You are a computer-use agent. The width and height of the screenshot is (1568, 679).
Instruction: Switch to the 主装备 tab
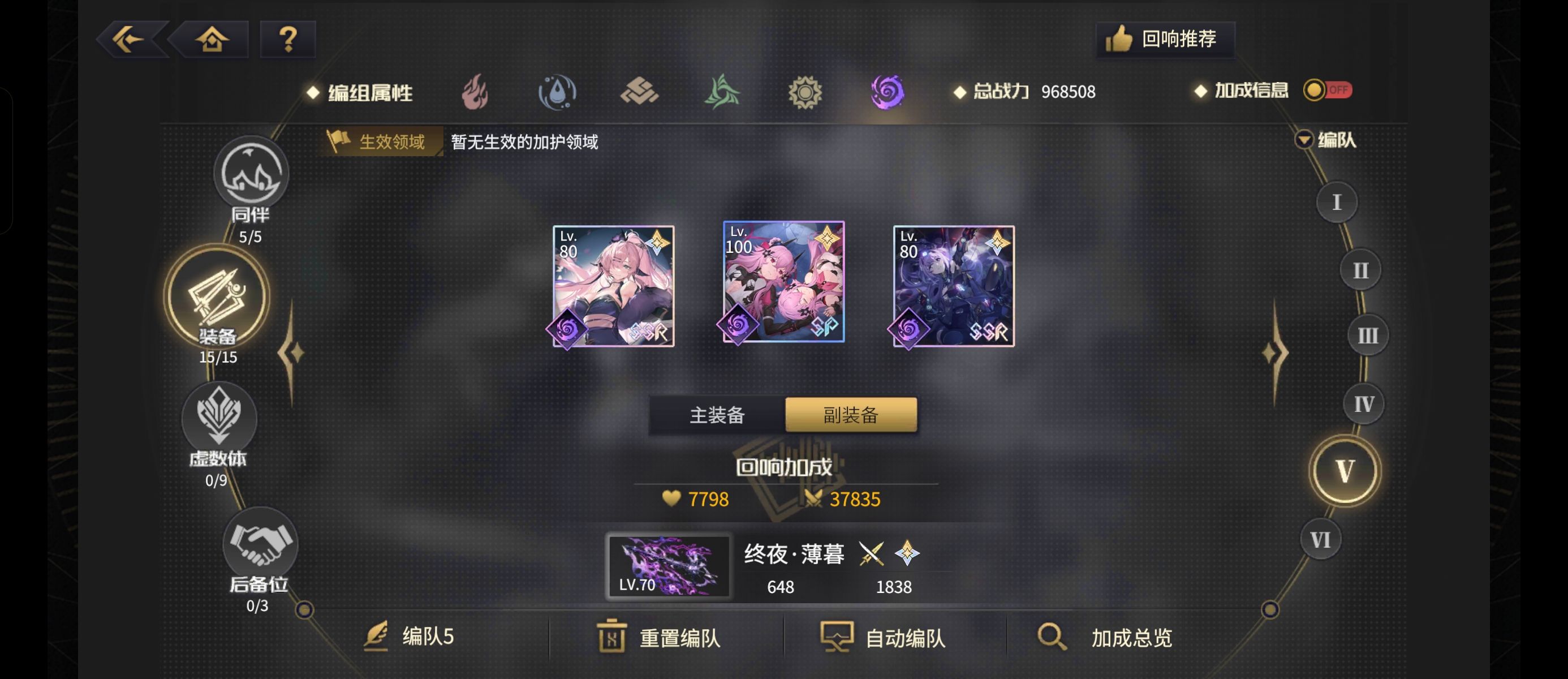pos(718,415)
